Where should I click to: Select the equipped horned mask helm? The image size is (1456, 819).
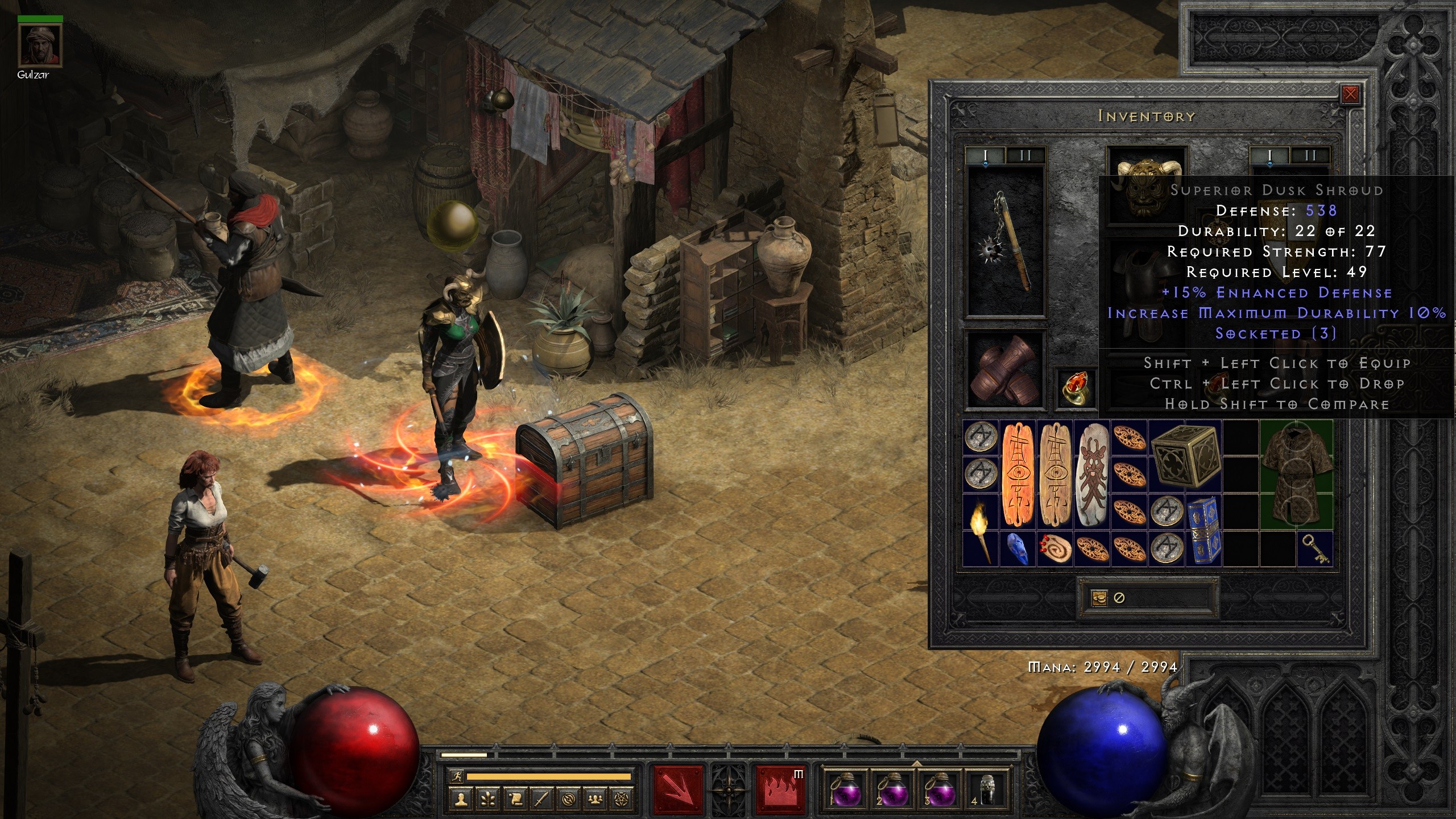coord(1147,182)
